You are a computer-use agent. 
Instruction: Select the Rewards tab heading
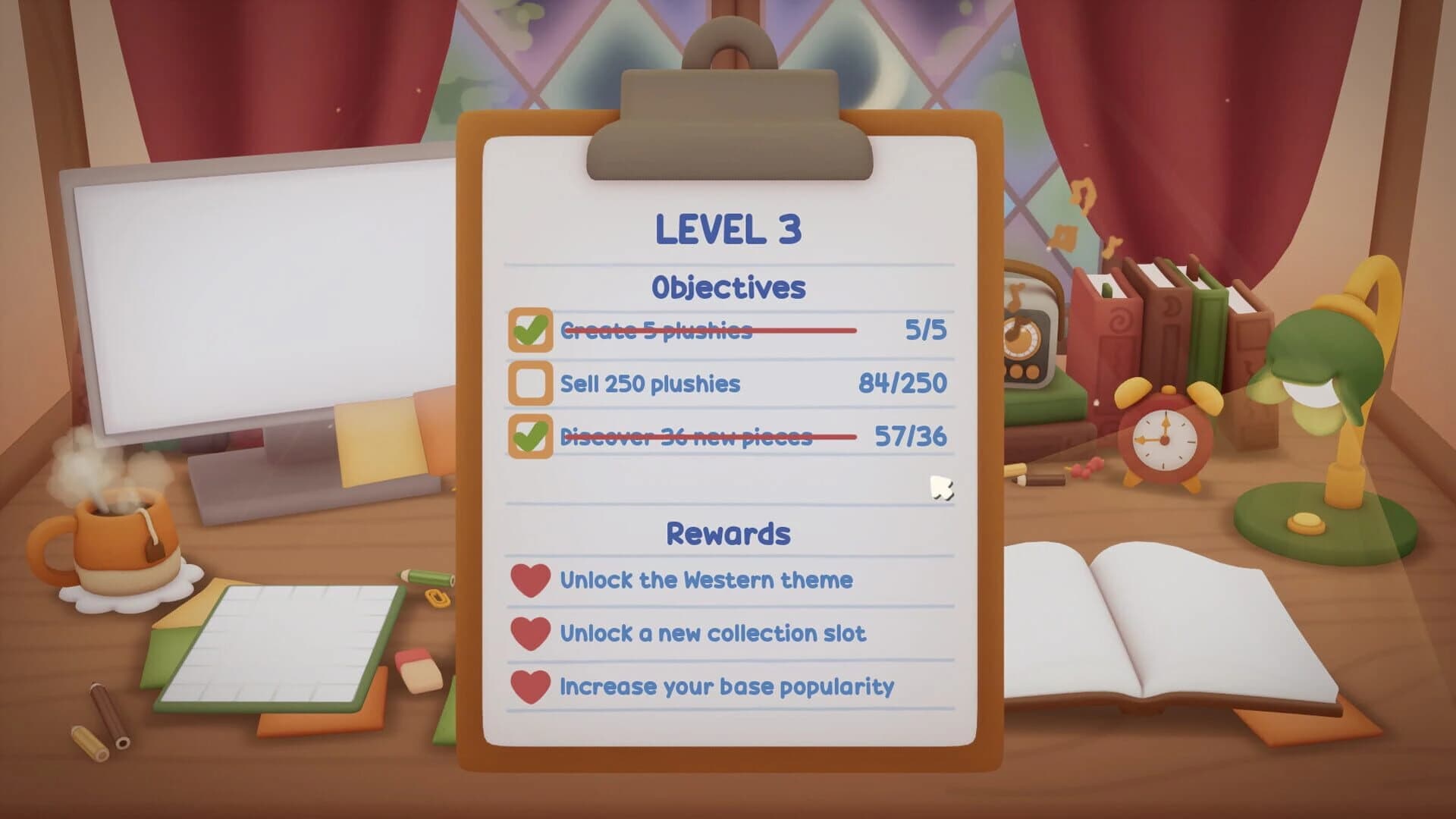coord(728,532)
